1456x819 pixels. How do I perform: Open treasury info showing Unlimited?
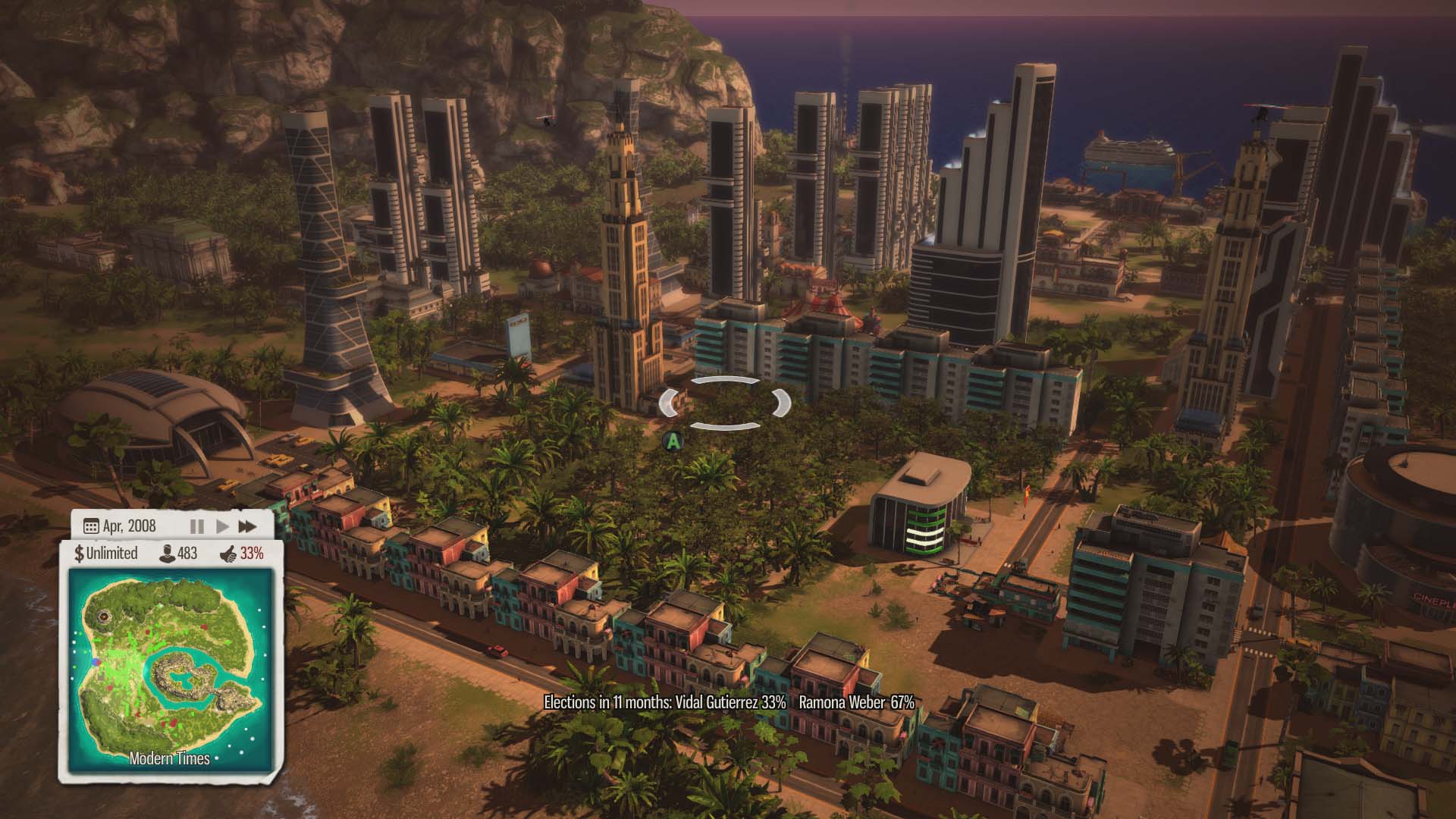tap(106, 553)
